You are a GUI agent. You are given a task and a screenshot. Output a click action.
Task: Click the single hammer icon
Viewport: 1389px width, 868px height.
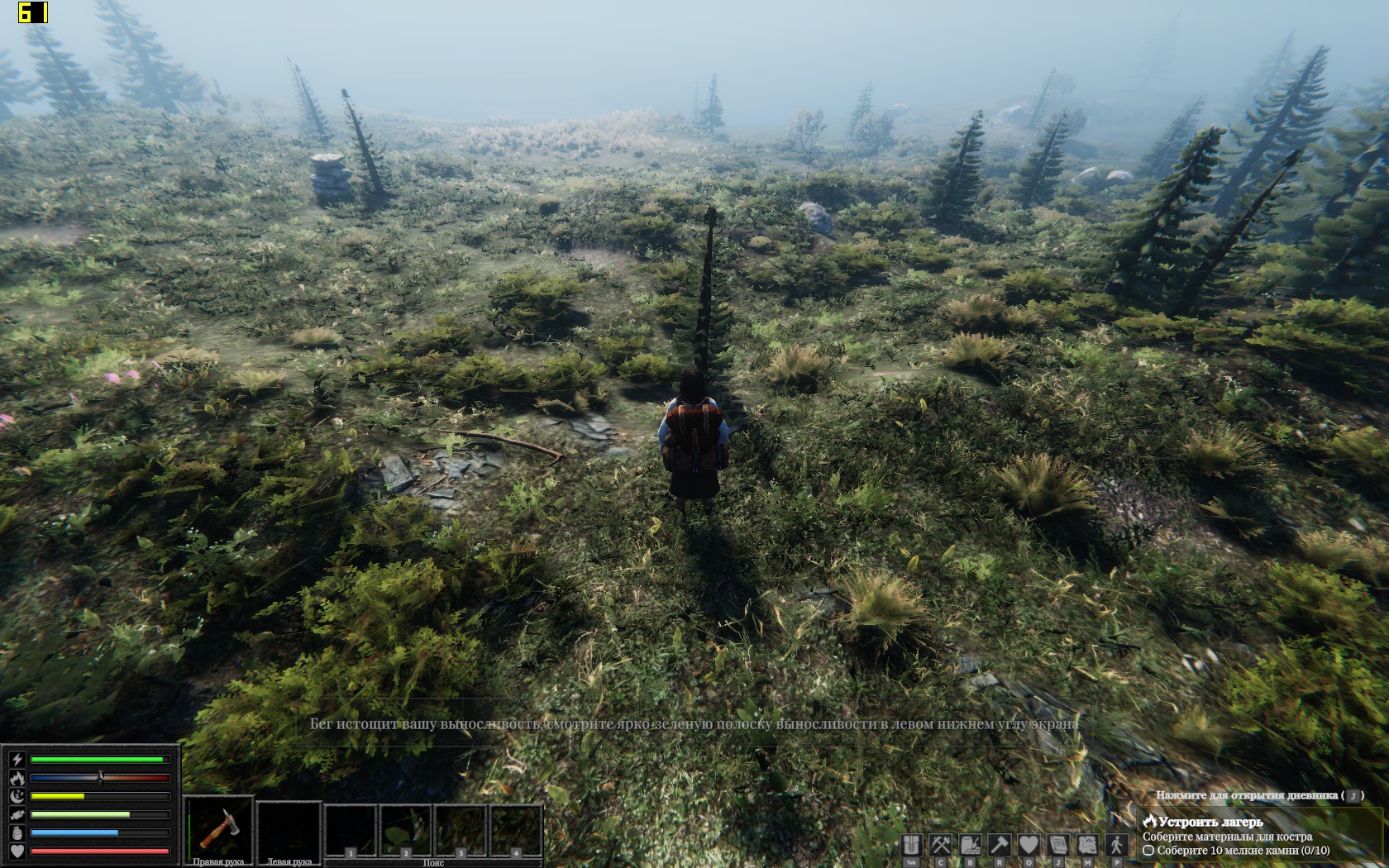click(1000, 846)
